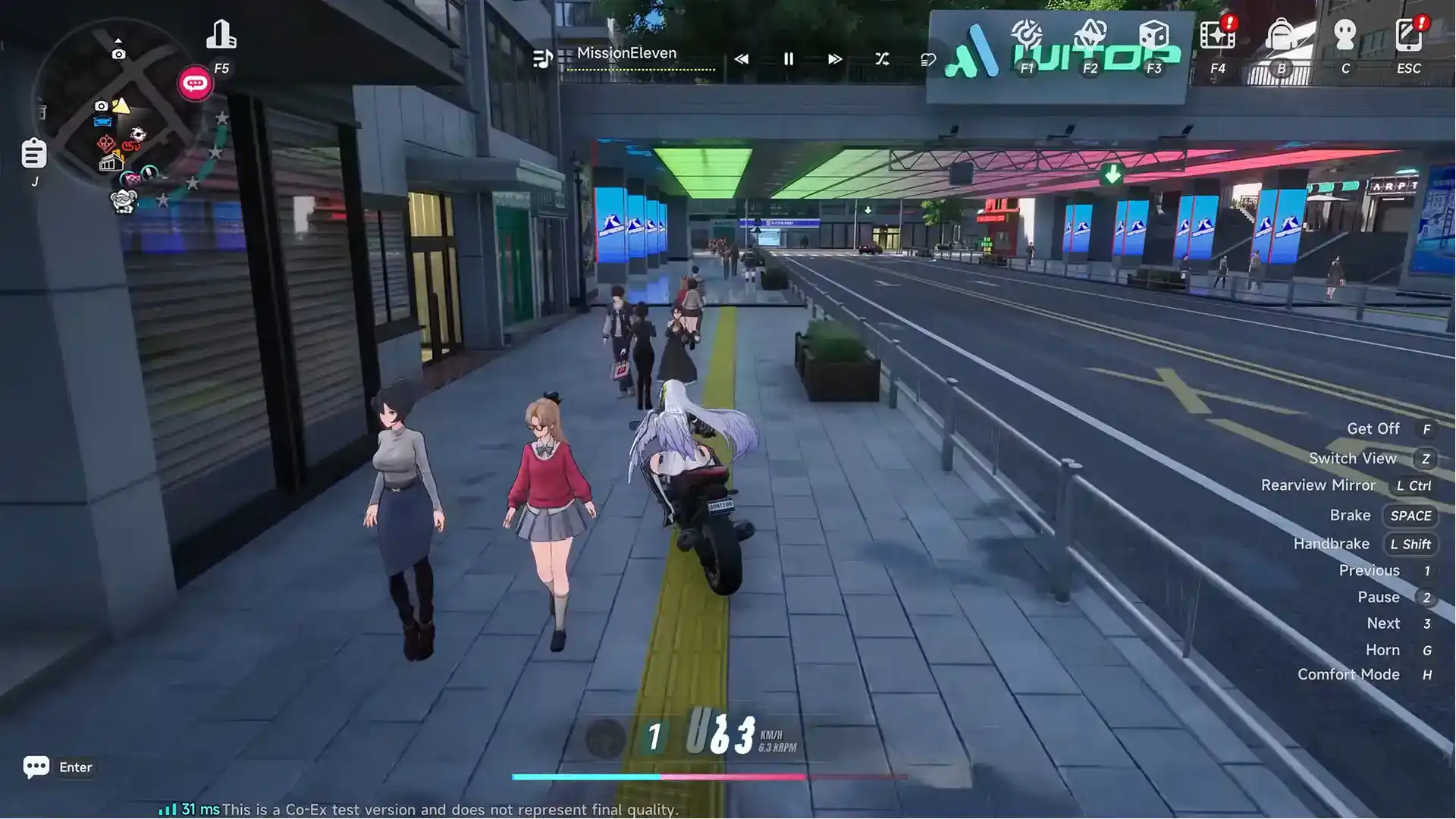The width and height of the screenshot is (1456, 819).
Task: Open the character head menu icon
Action: pos(1345,36)
